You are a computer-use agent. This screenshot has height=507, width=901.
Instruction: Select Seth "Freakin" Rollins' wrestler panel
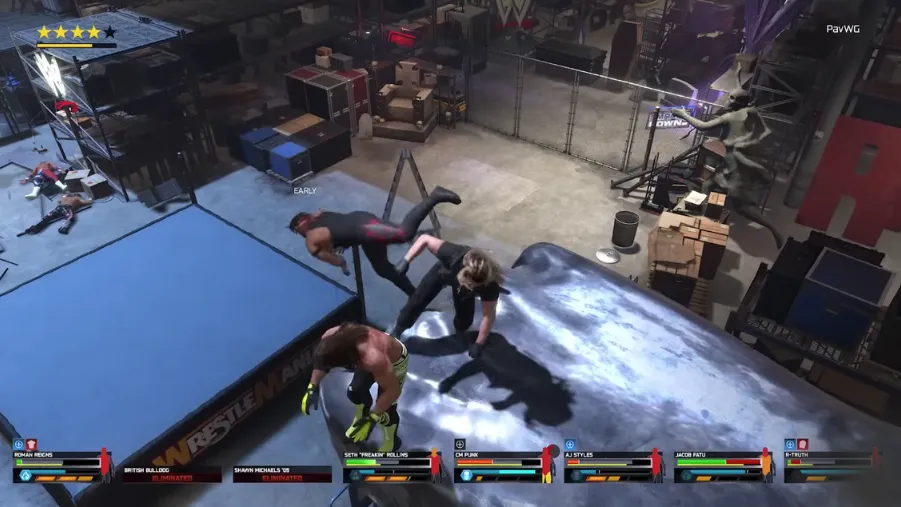coord(391,467)
